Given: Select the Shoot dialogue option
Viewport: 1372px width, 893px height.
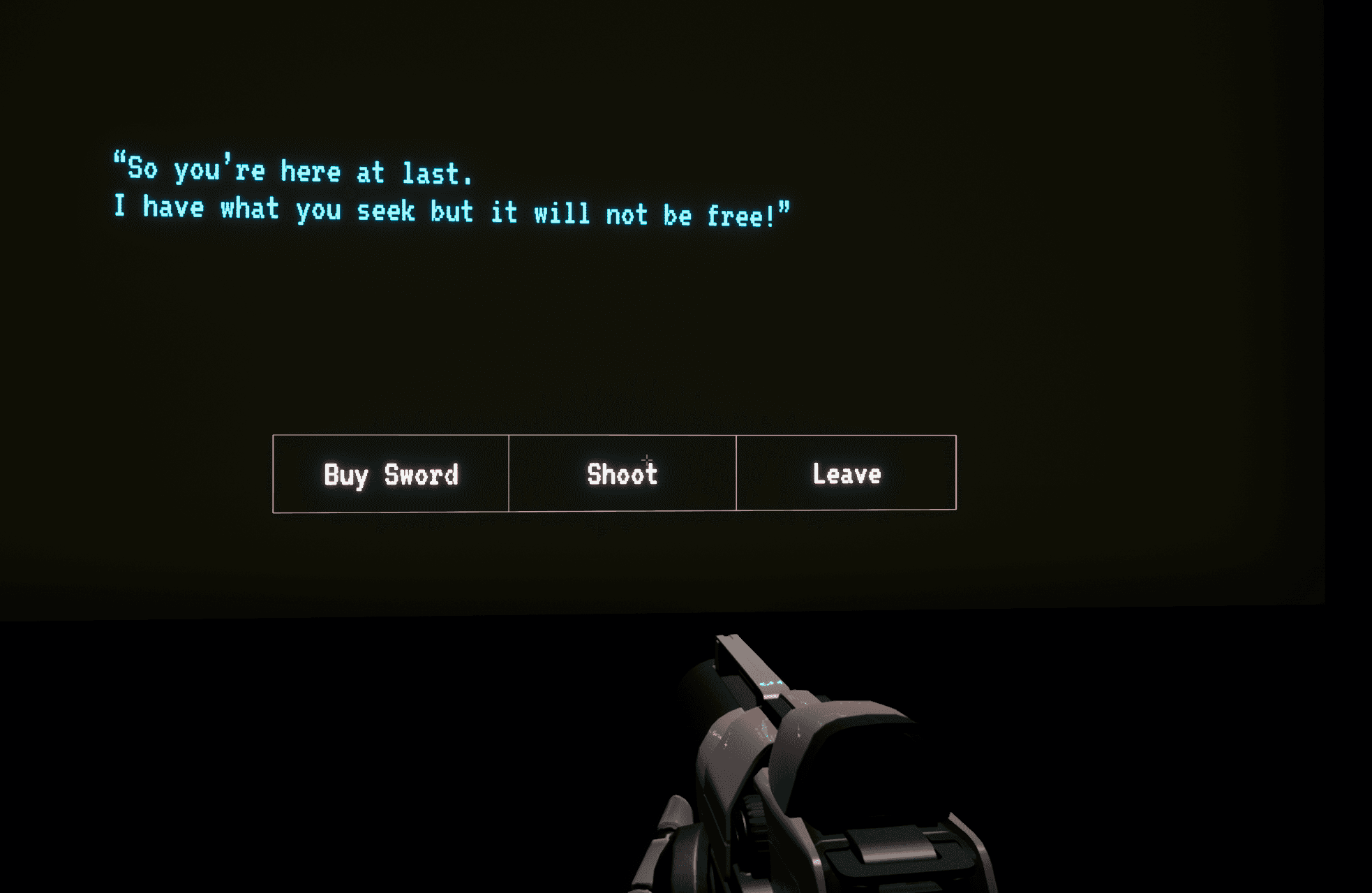Looking at the screenshot, I should [x=622, y=474].
